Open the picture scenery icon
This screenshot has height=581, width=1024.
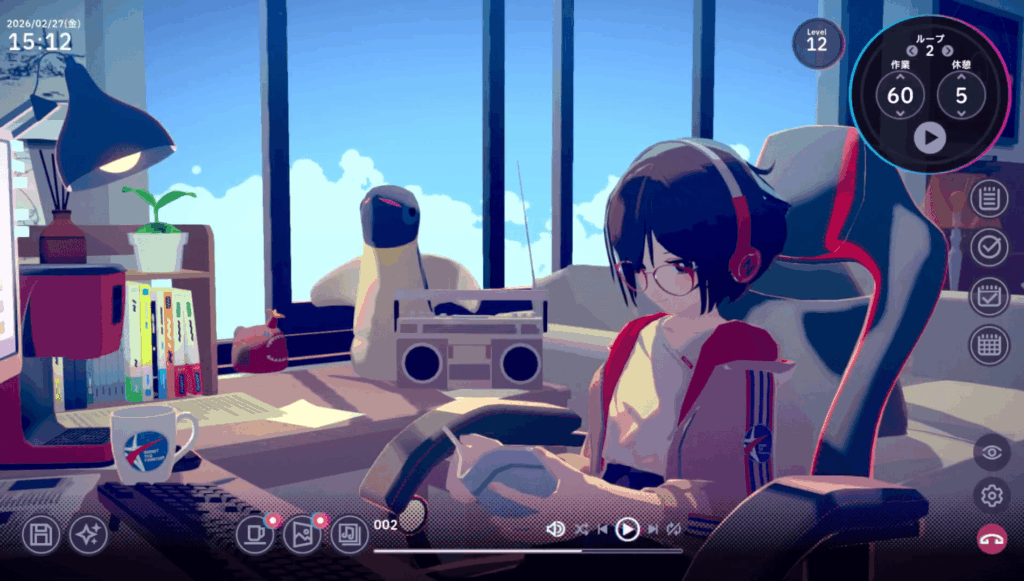(x=302, y=535)
